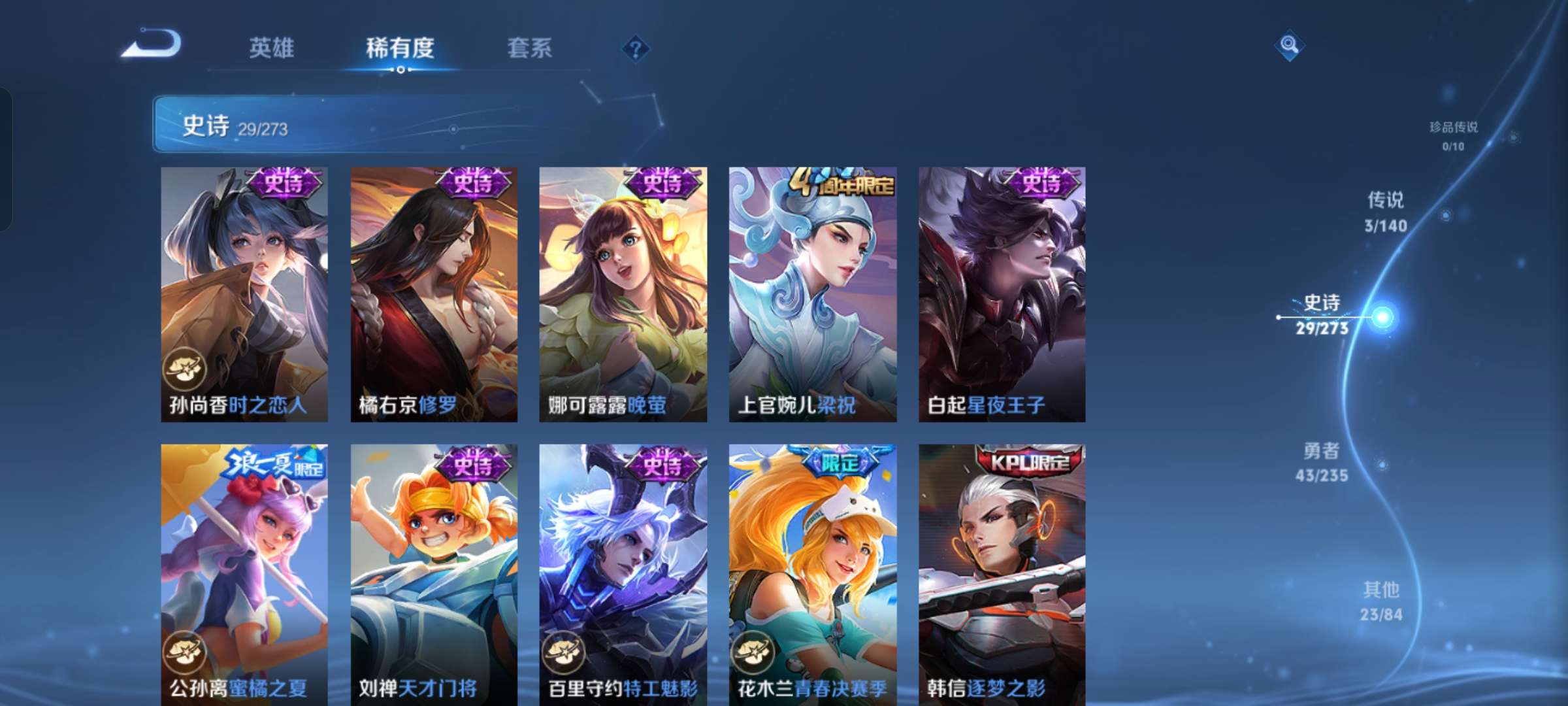Viewport: 1568px width, 706px height.
Task: Click the help question mark icon
Action: coord(634,48)
